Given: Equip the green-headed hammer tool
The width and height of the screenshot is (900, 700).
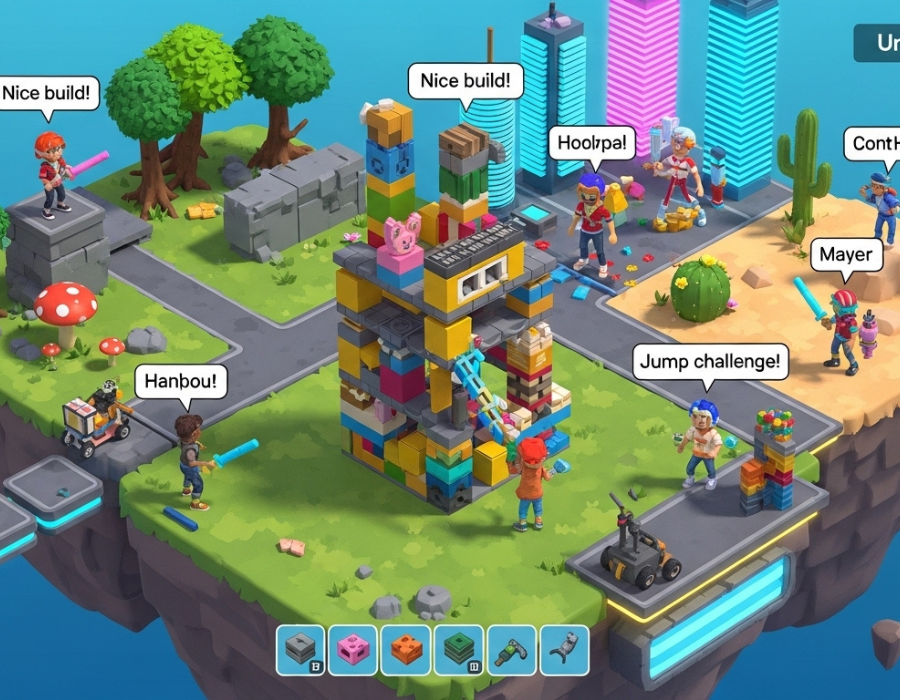Looking at the screenshot, I should [x=511, y=650].
